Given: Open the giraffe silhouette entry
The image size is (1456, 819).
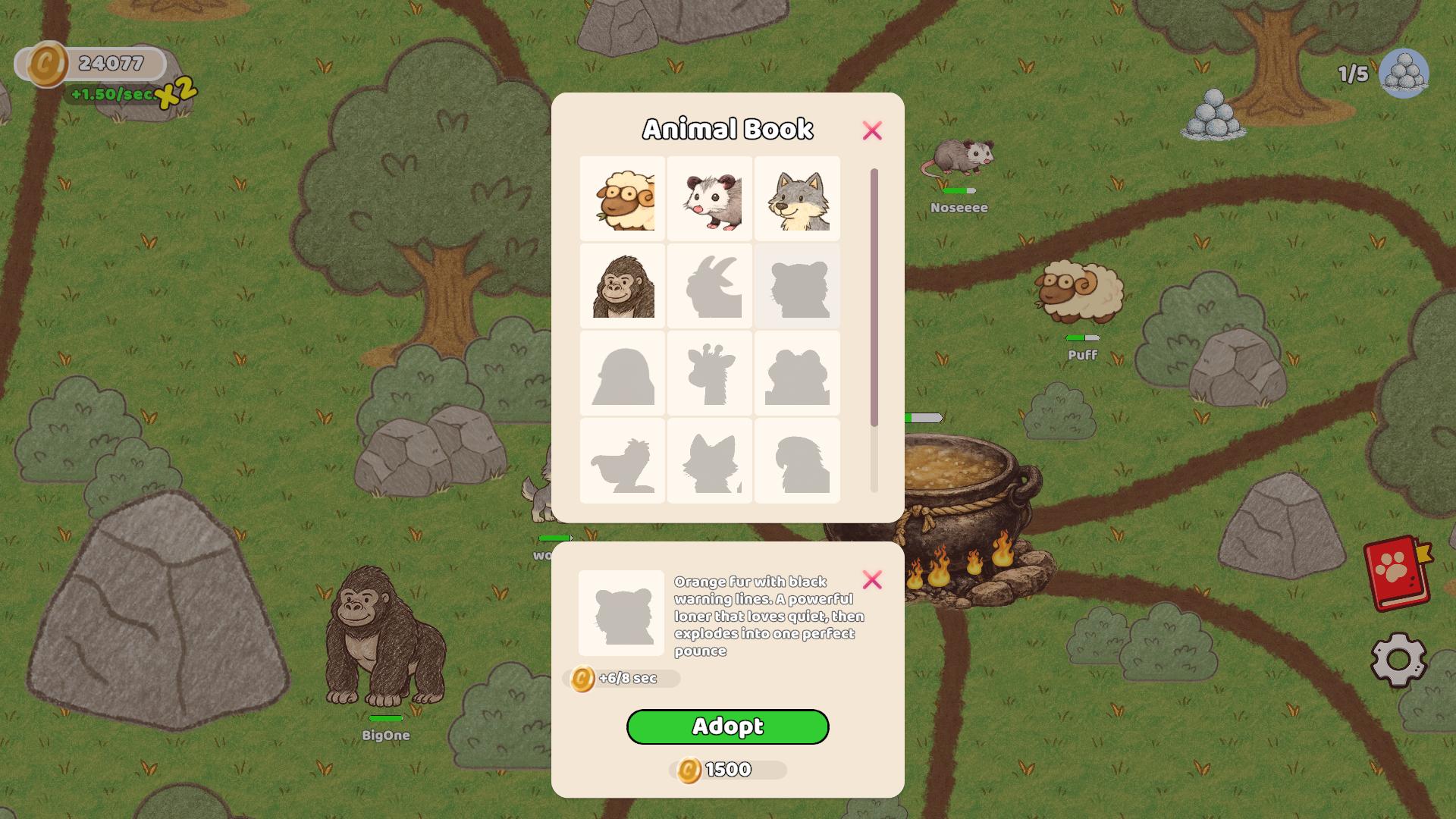Looking at the screenshot, I should 710,373.
